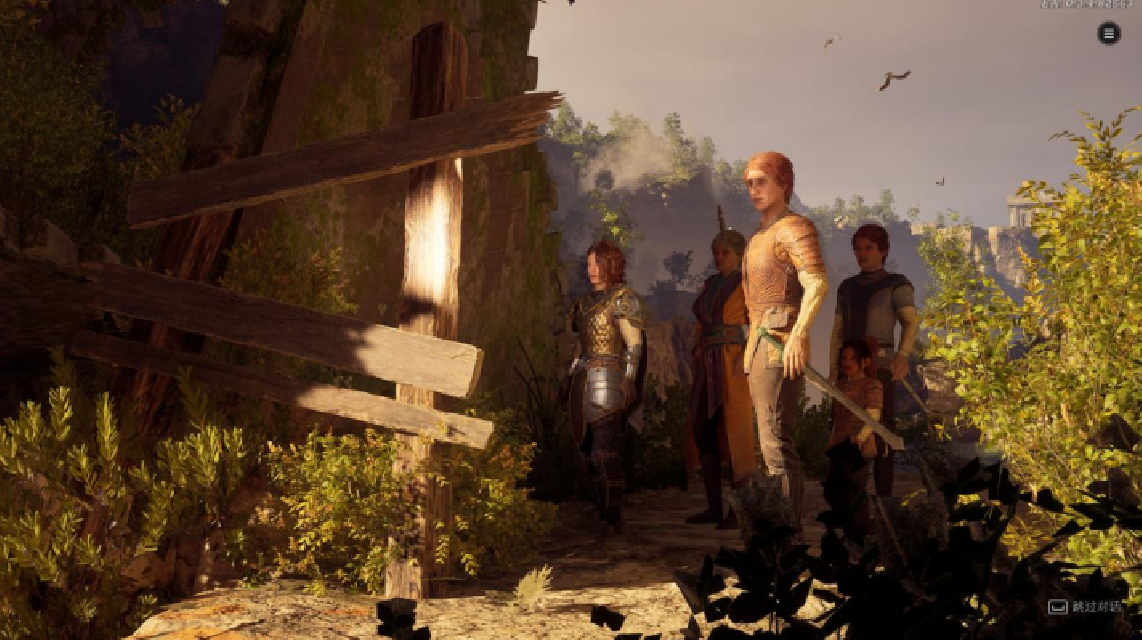Skip the dialogue via the 跳过对话 label
Viewport: 1142px width, 640px height.
(x=1097, y=607)
